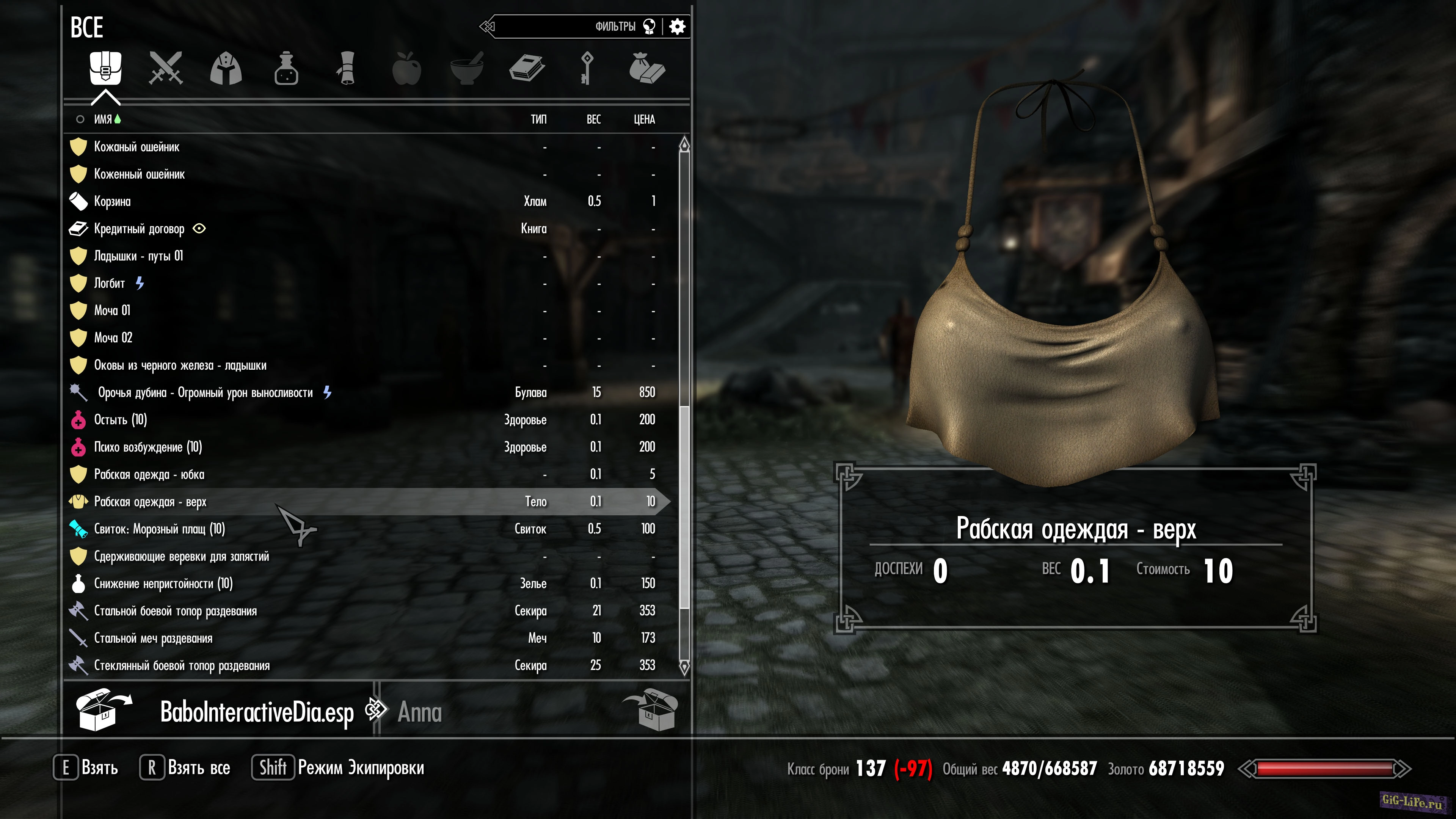Switch to the weapons category tab
Image resolution: width=1456 pixels, height=819 pixels.
tap(166, 68)
